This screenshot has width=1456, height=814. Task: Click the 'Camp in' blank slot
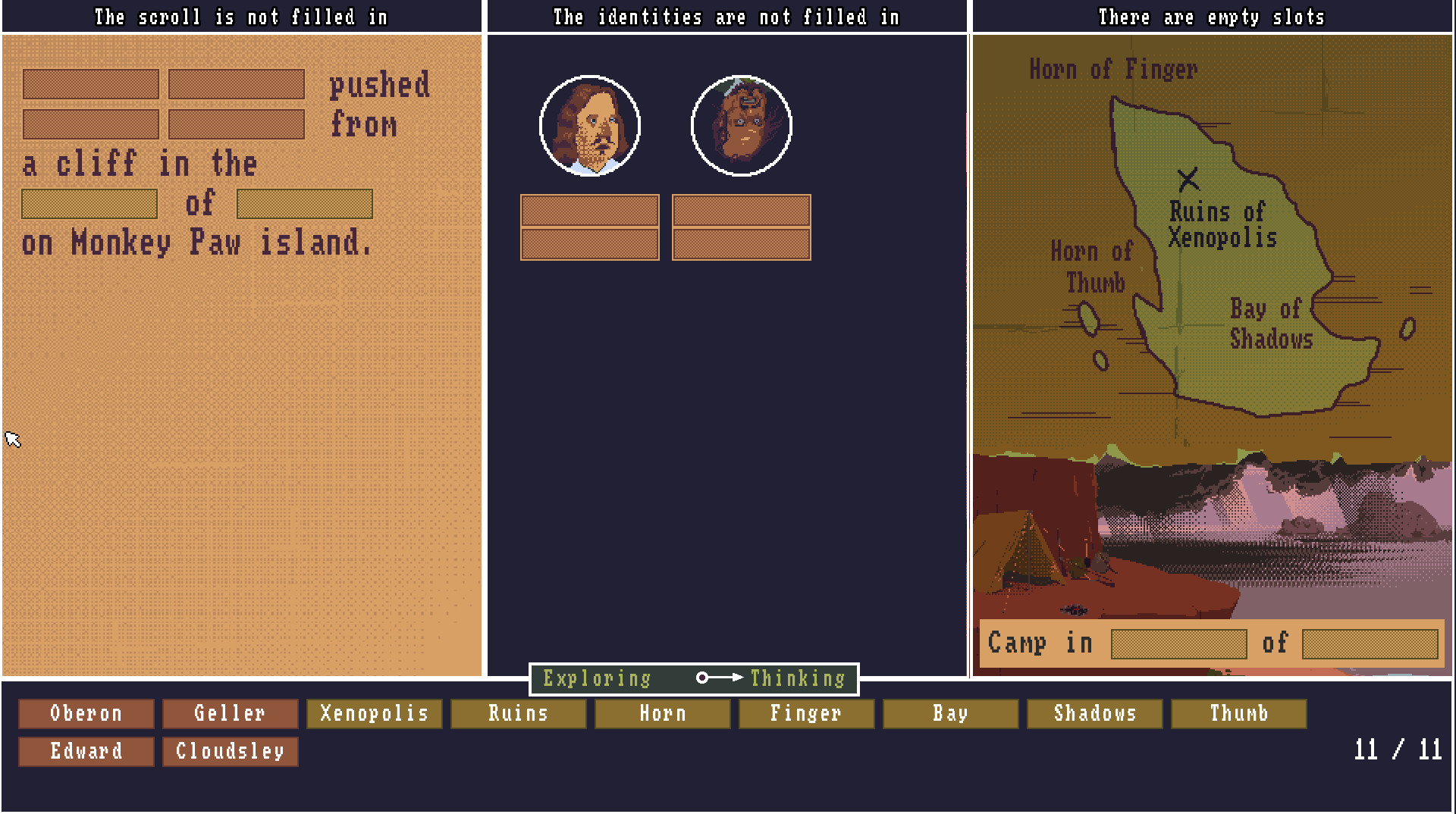1176,643
